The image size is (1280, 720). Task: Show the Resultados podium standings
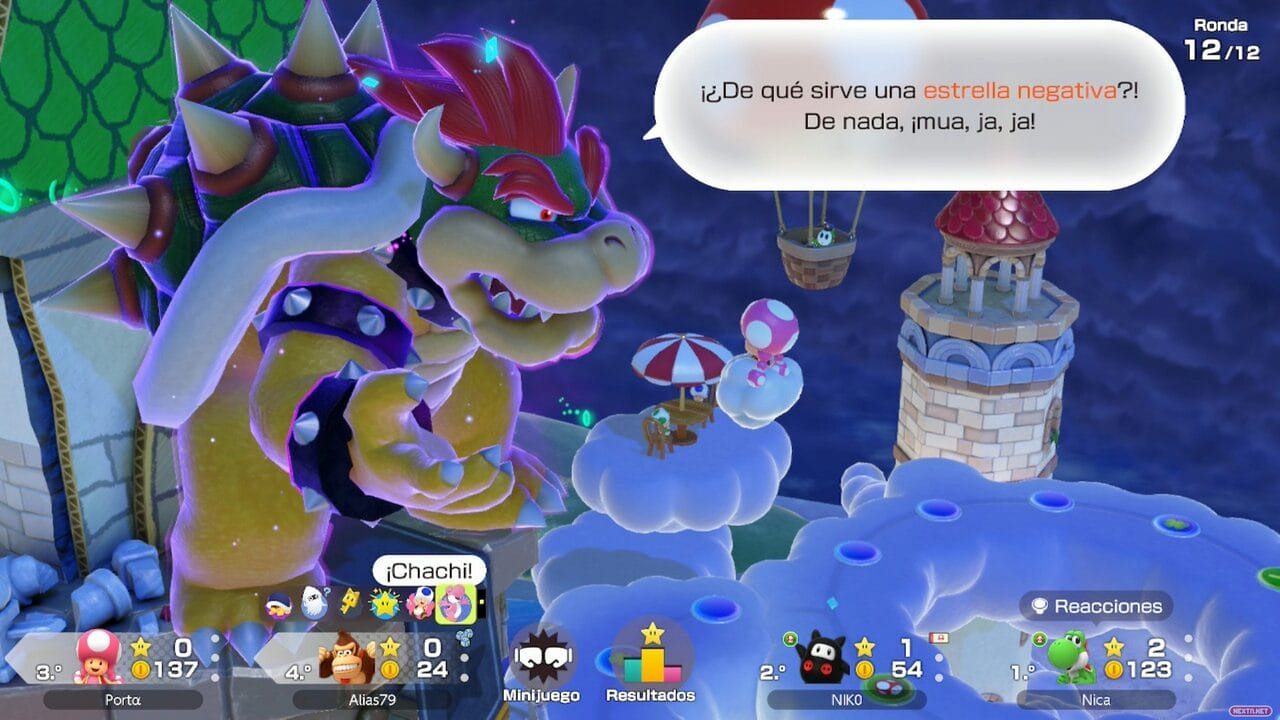click(x=651, y=657)
